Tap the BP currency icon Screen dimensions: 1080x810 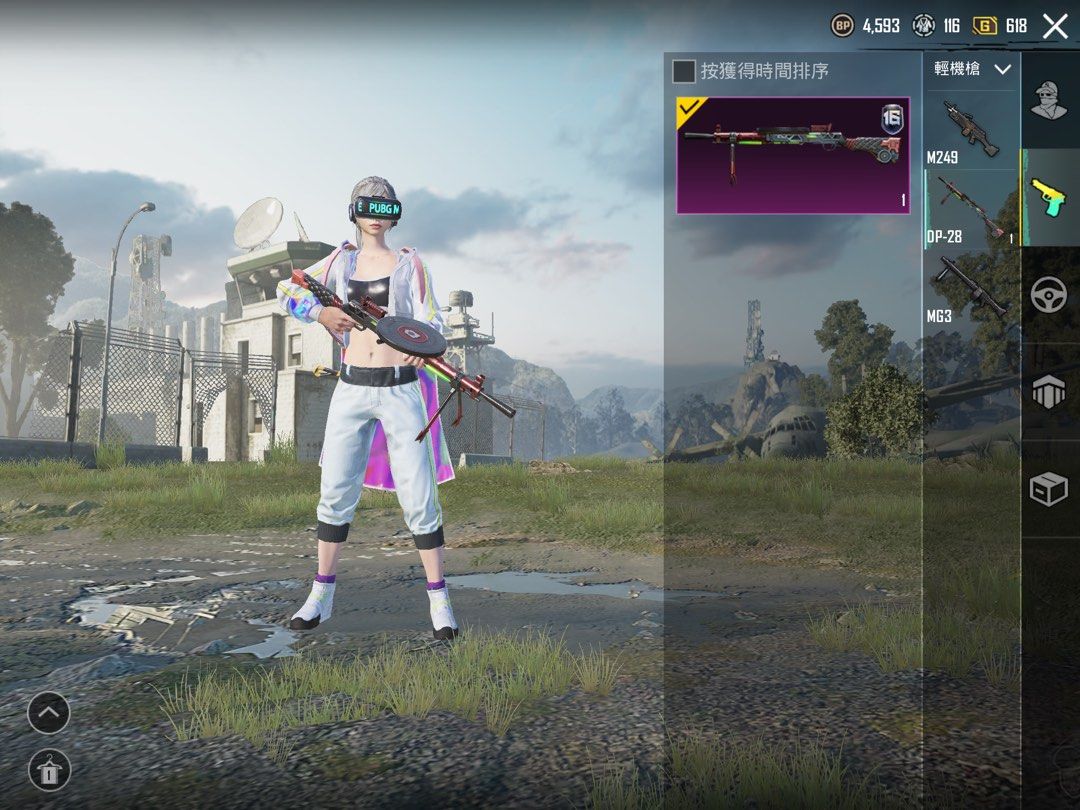843,26
